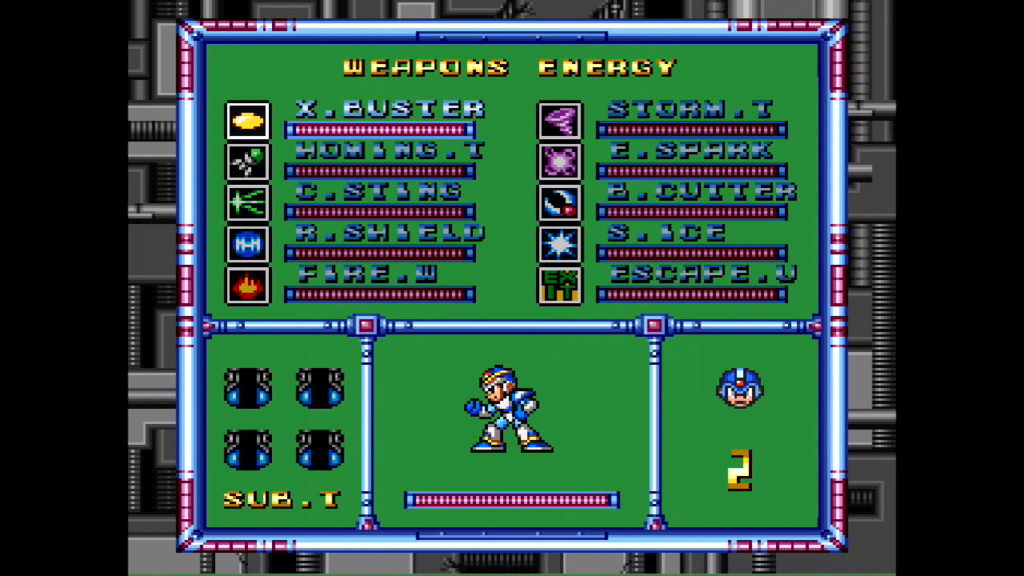This screenshot has height=576, width=1024.
Task: Select the Storm Tornado weapon icon
Action: (559, 121)
